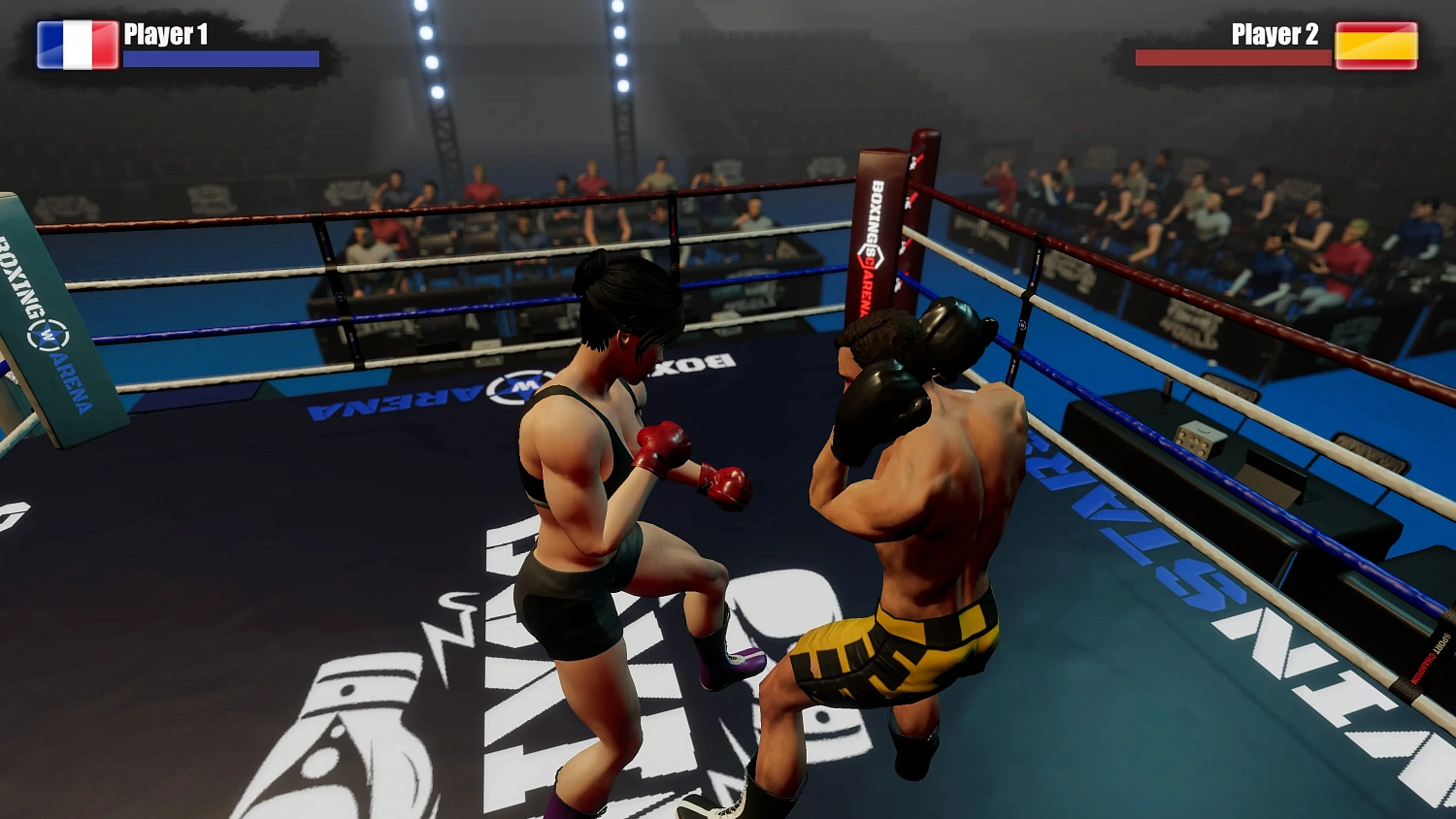This screenshot has width=1456, height=819.
Task: Select the French flag icon for Player 1
Action: coord(76,45)
